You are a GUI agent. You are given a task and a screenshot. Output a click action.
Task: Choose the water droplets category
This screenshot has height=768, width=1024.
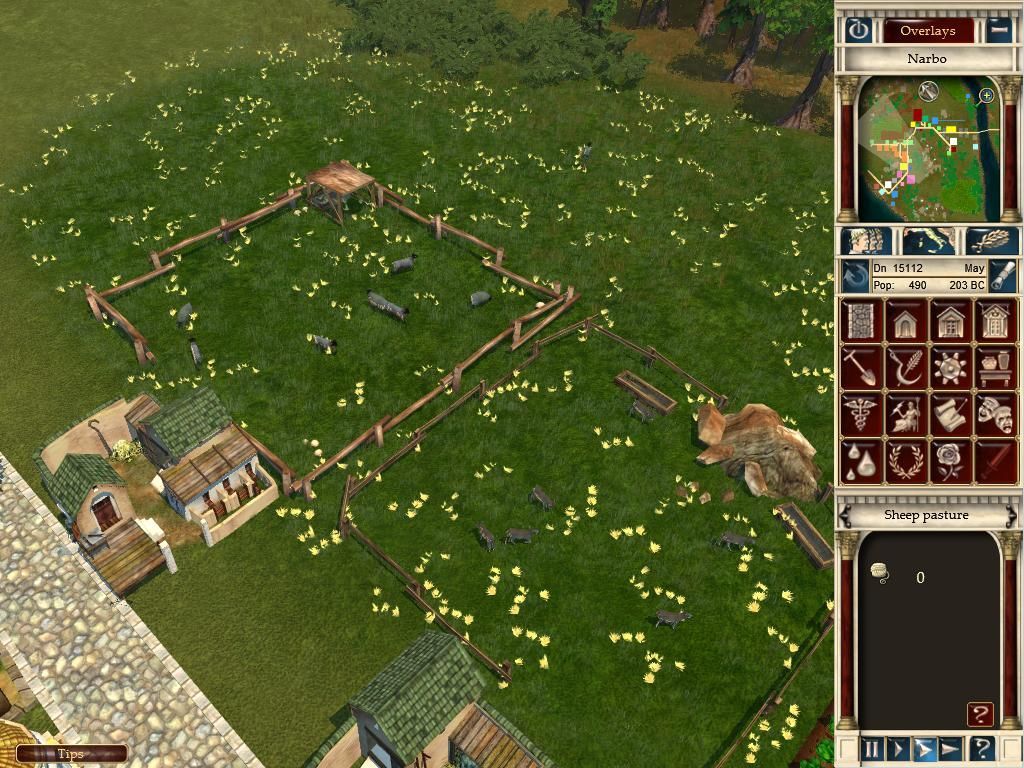pos(860,460)
